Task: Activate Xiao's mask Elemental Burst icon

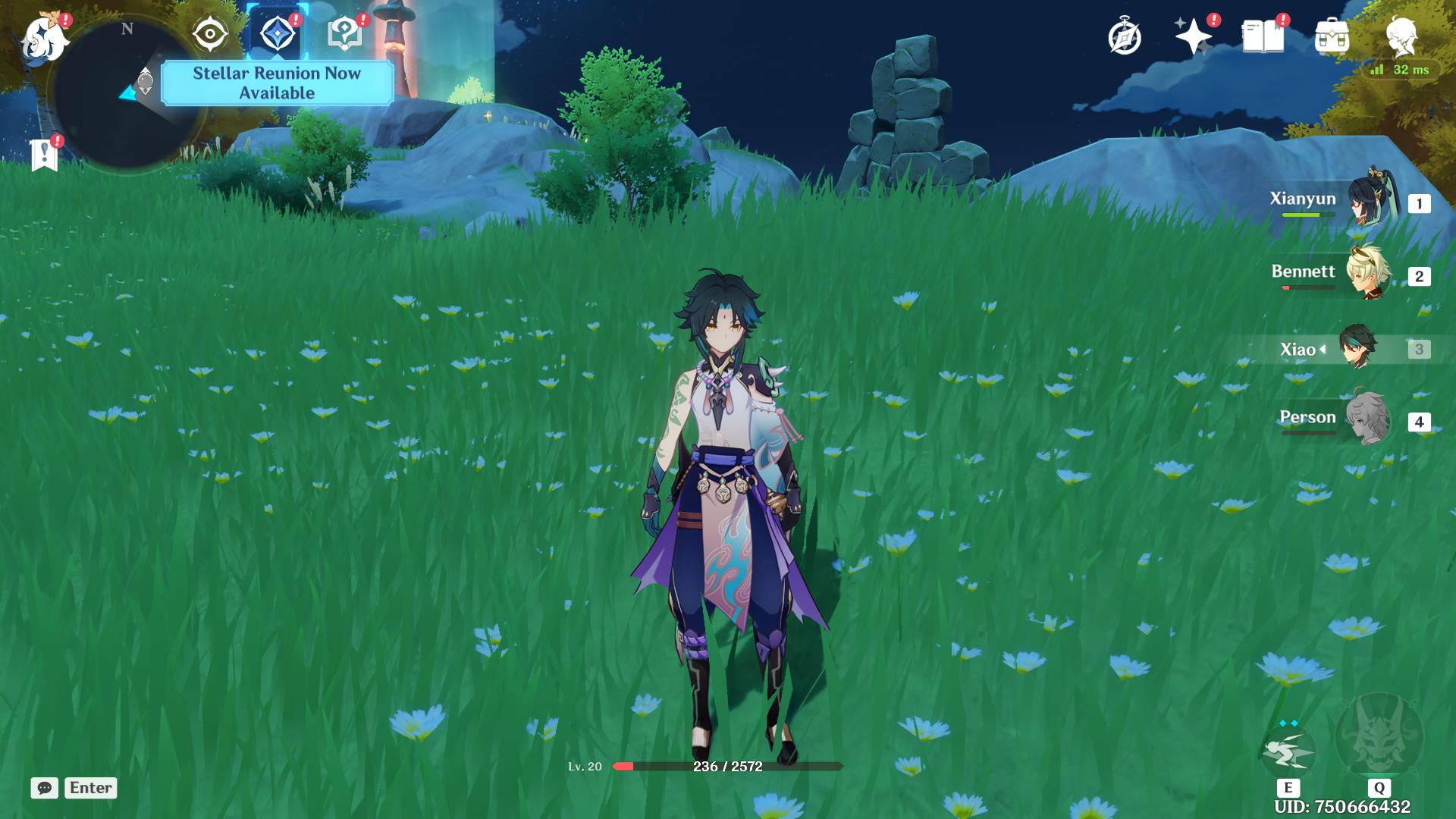Action: [1379, 736]
